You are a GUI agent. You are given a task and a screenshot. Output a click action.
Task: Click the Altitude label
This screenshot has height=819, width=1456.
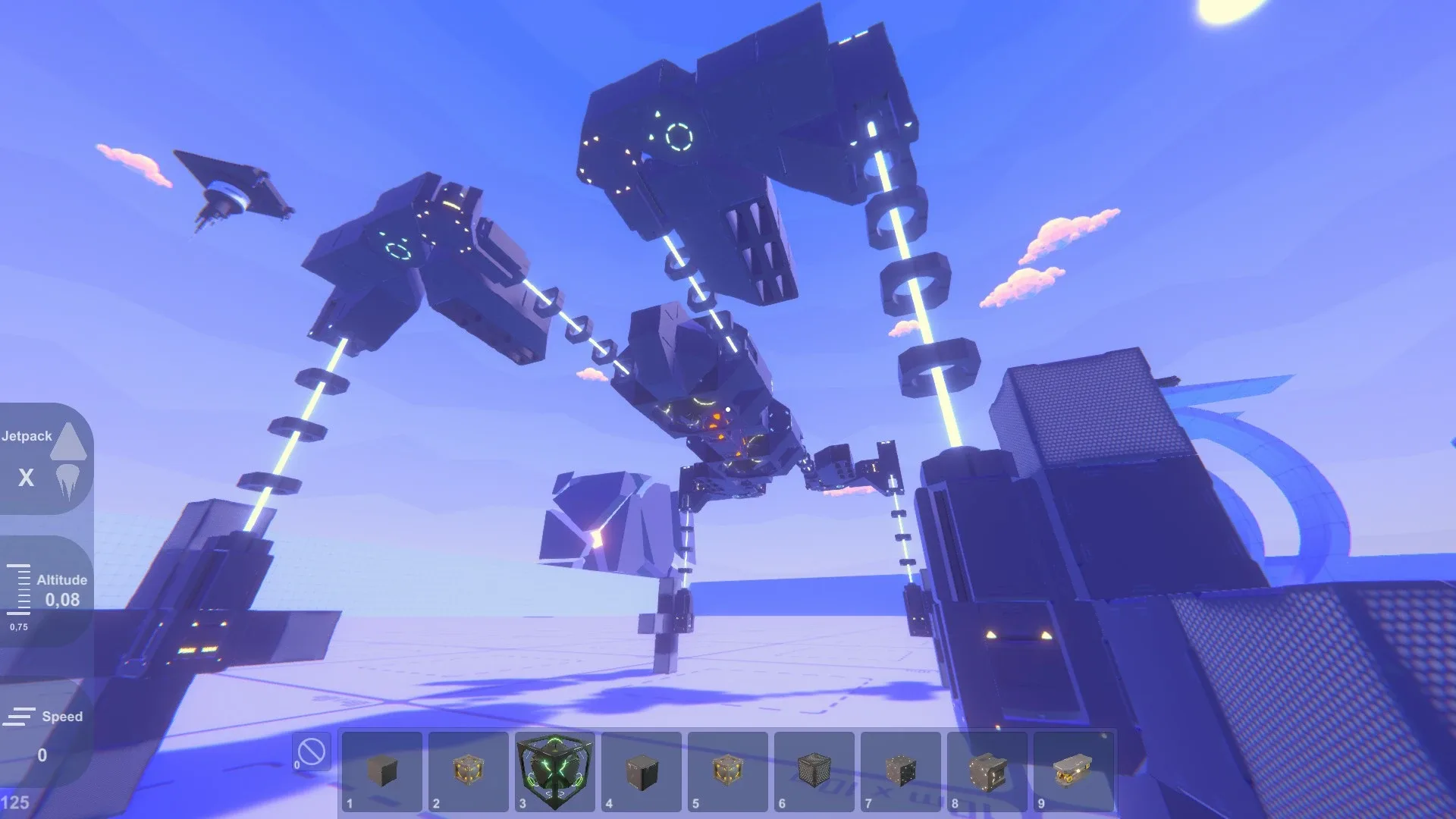(62, 579)
